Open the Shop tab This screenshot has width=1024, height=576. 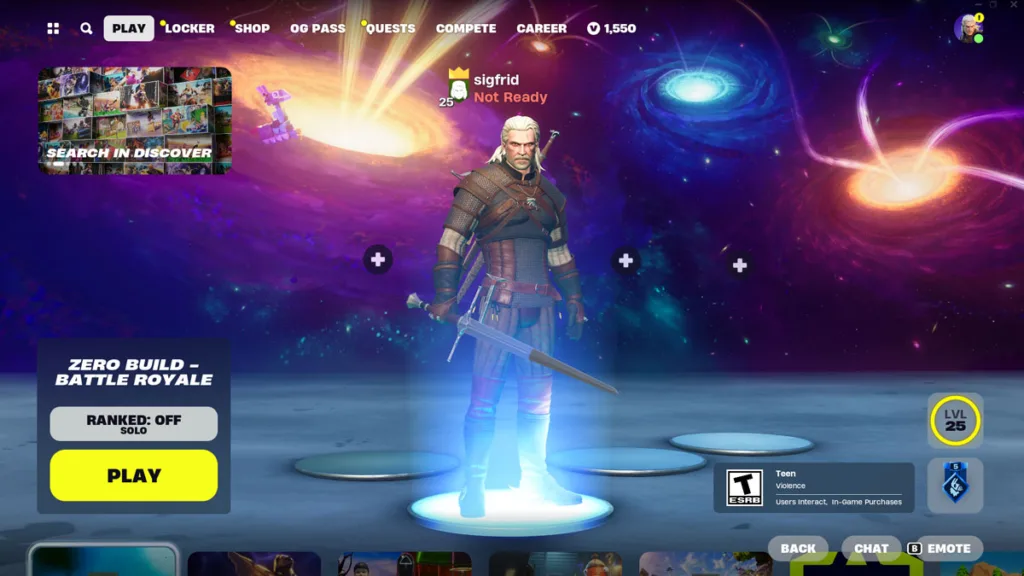[x=252, y=28]
